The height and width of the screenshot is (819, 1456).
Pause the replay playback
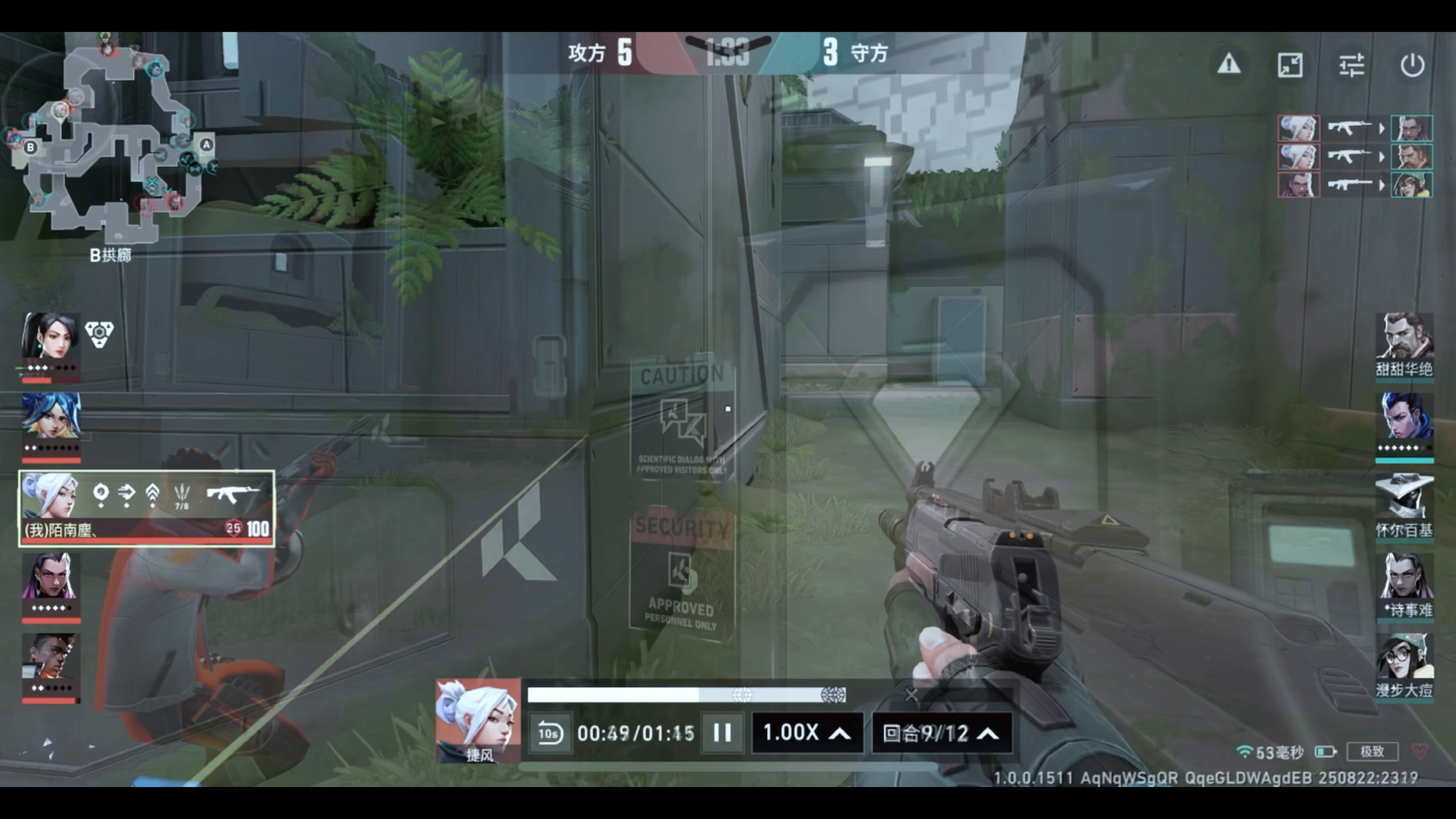(x=722, y=733)
